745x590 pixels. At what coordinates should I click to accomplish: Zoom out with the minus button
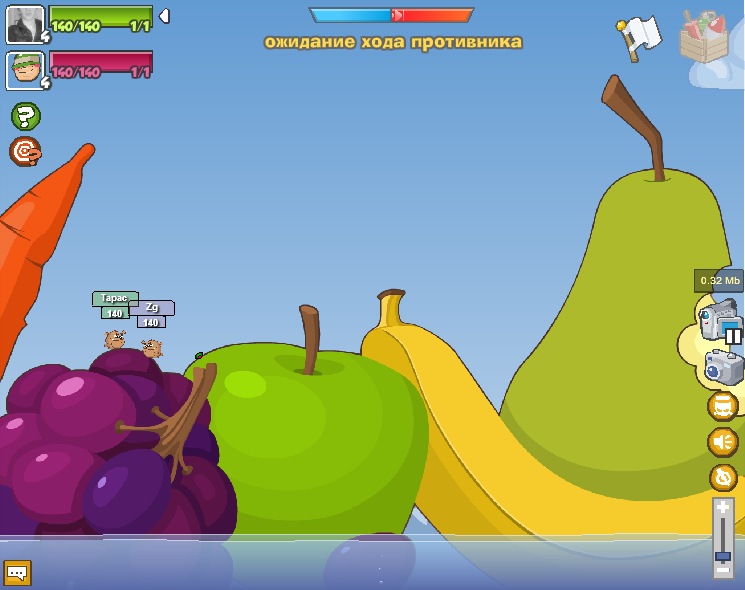(723, 571)
